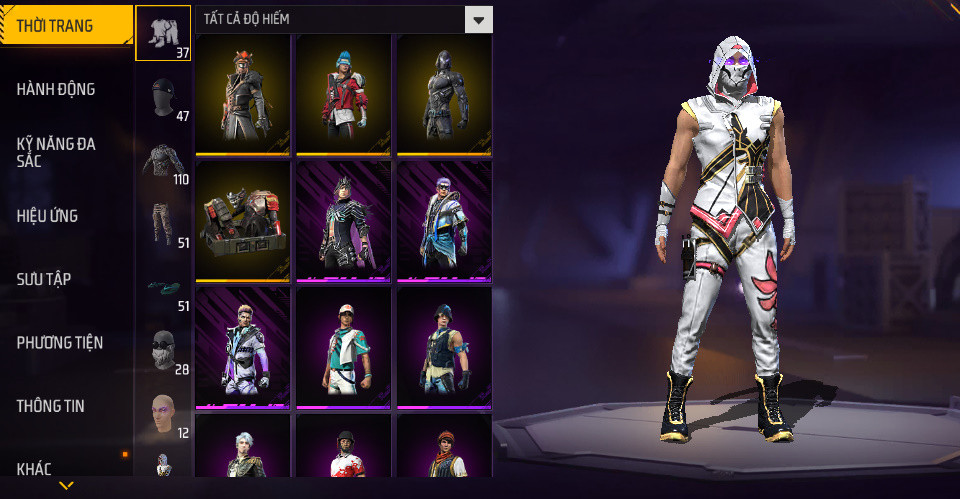
Task: Go to the HIỆU ỨNG tab
Action: tap(47, 216)
